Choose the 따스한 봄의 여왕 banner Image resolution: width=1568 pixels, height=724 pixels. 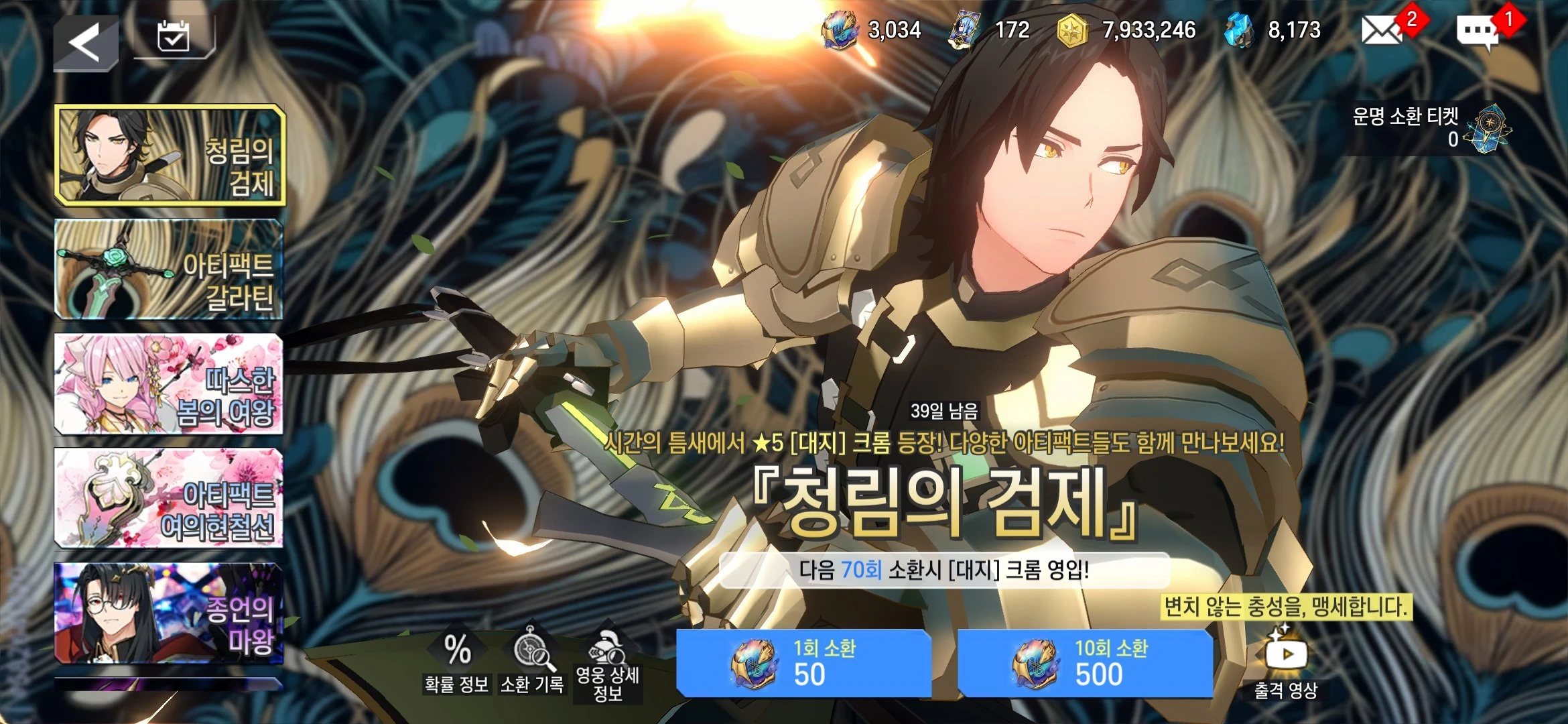tap(169, 384)
